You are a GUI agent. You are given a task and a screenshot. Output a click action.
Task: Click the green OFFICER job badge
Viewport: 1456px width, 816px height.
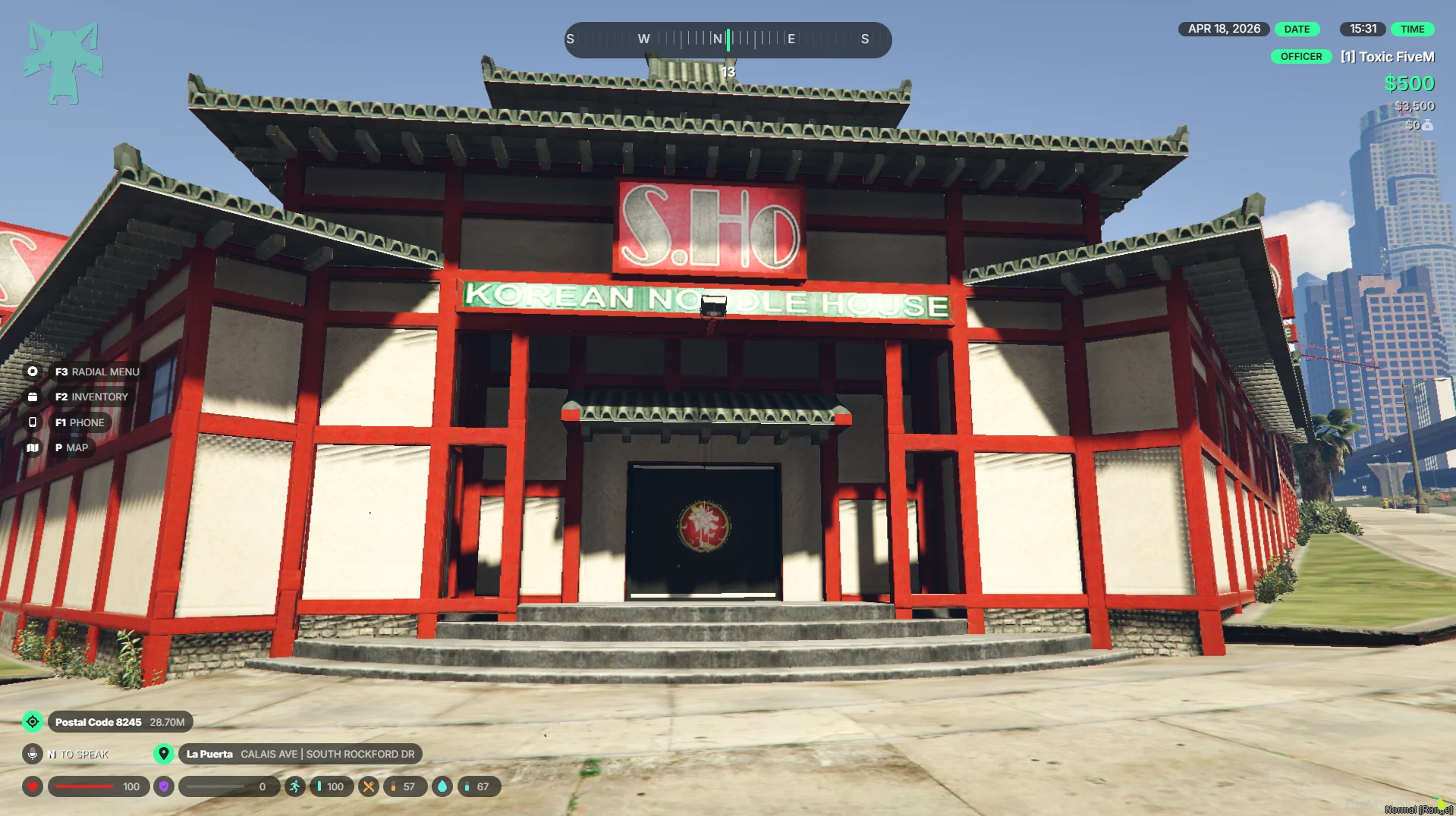click(x=1300, y=57)
